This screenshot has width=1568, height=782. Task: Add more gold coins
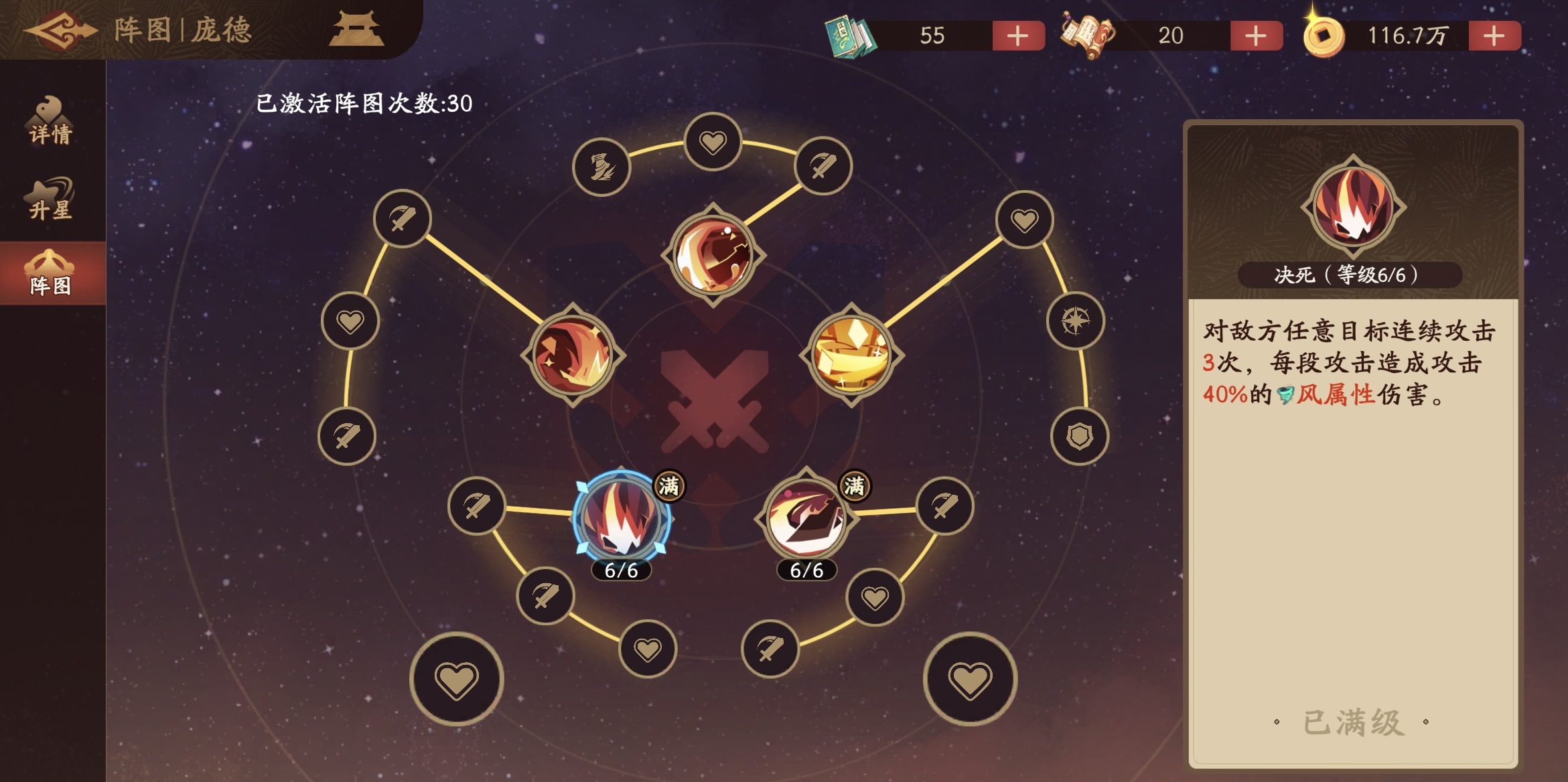(1494, 35)
